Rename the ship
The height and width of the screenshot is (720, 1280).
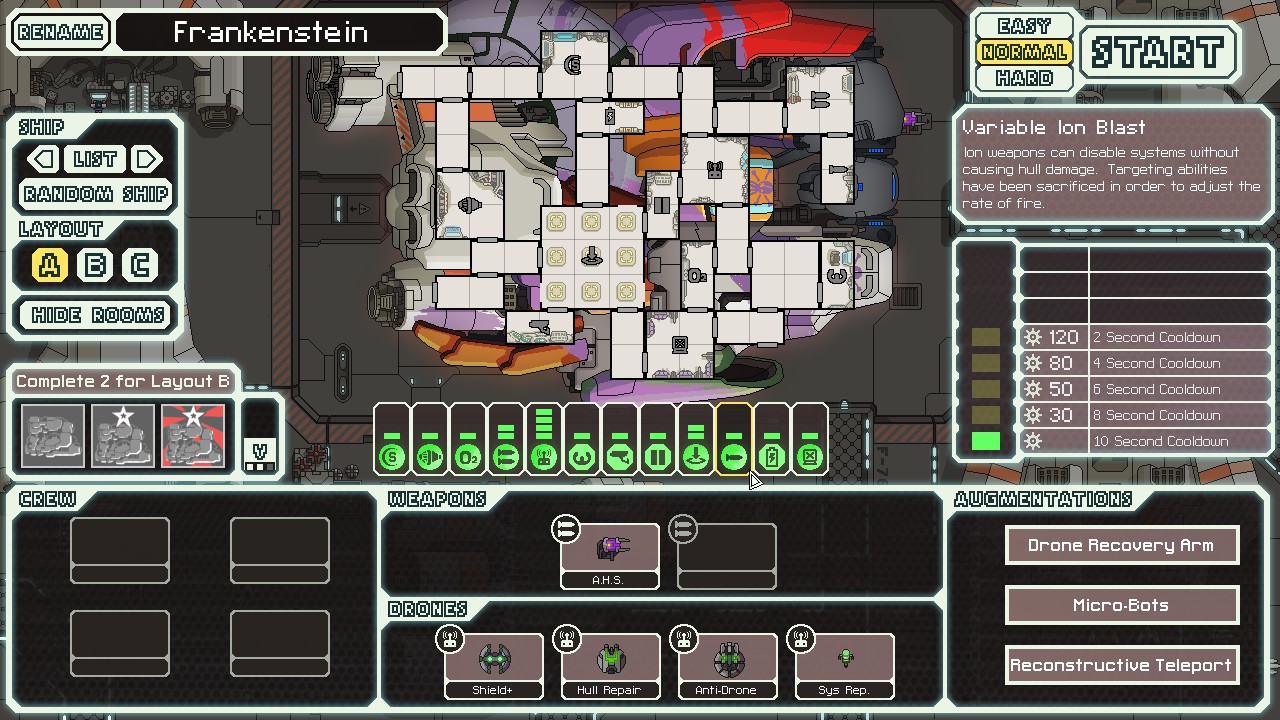click(x=60, y=32)
